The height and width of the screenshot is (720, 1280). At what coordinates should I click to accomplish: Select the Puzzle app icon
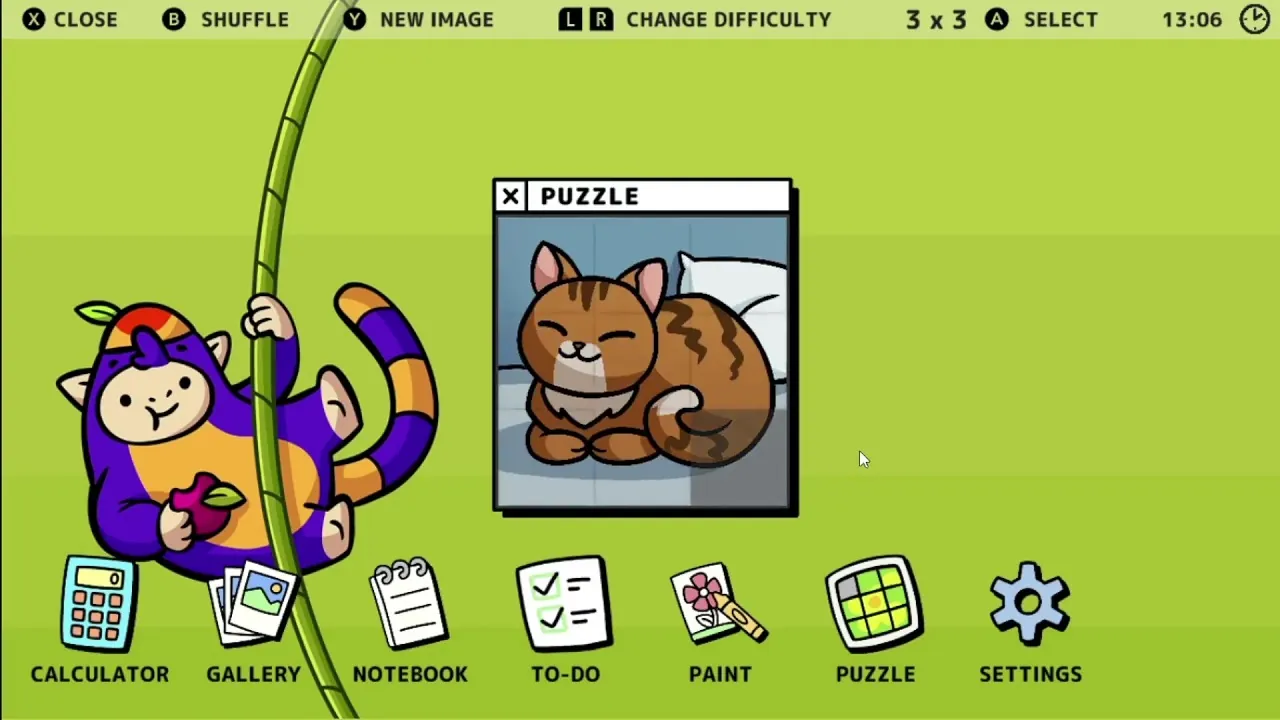[875, 603]
